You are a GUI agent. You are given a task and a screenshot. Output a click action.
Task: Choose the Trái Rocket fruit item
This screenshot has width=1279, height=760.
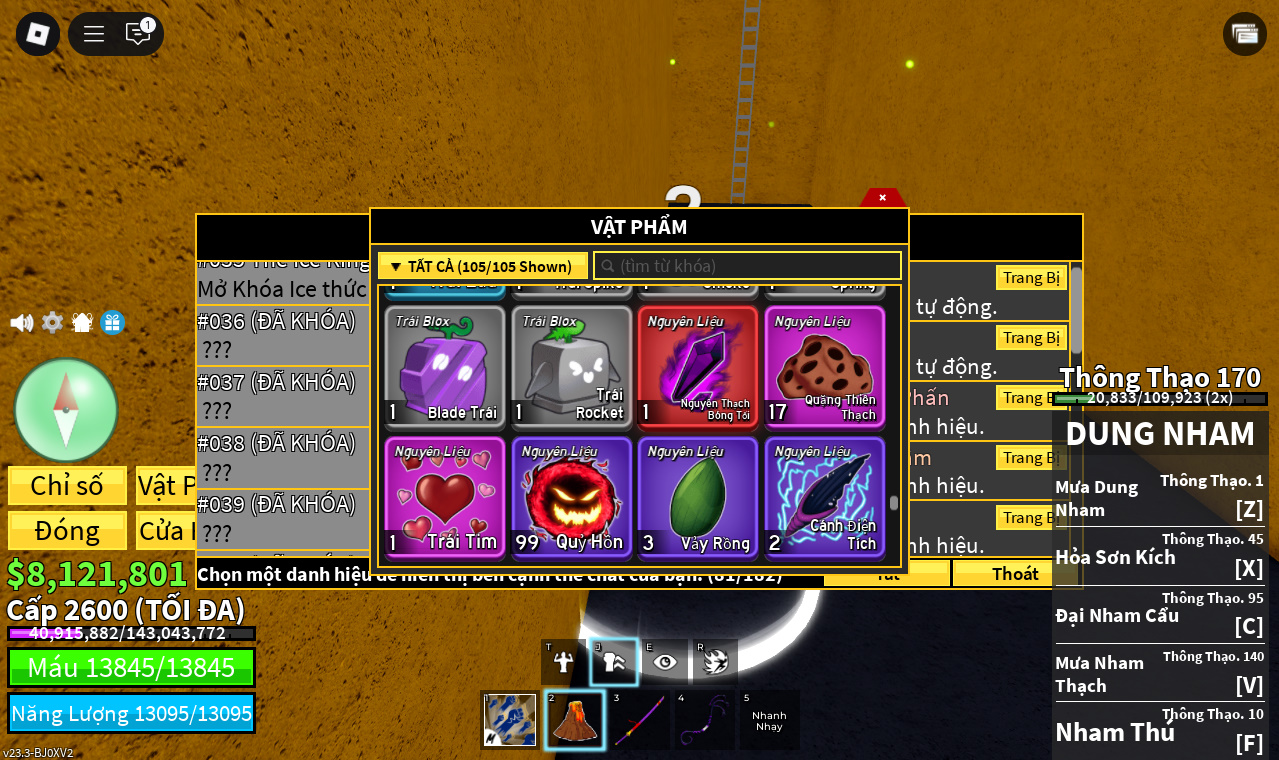[571, 367]
